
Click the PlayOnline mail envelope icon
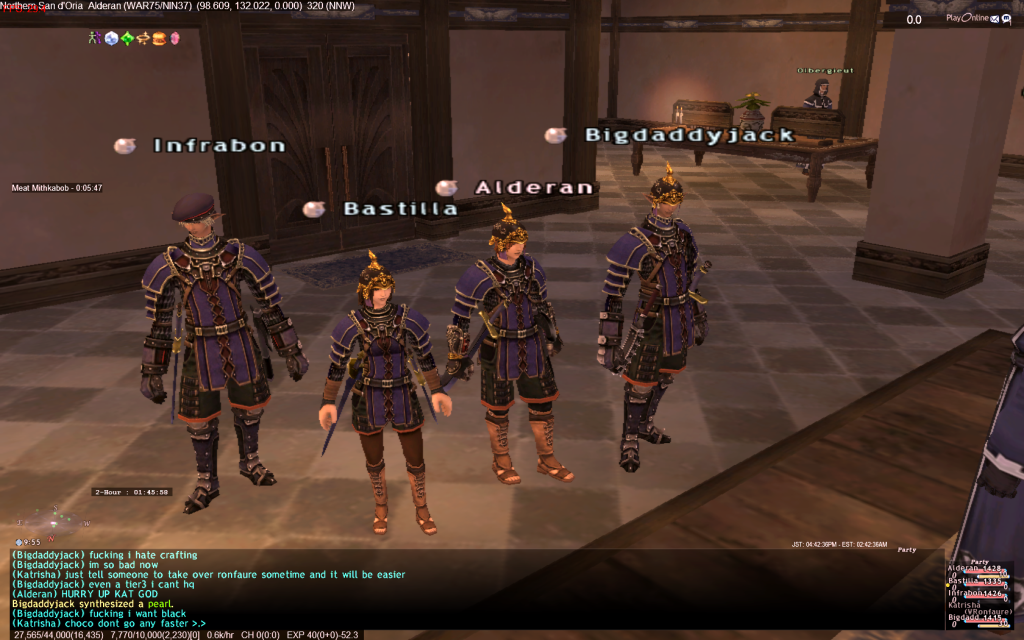pyautogui.click(x=994, y=19)
